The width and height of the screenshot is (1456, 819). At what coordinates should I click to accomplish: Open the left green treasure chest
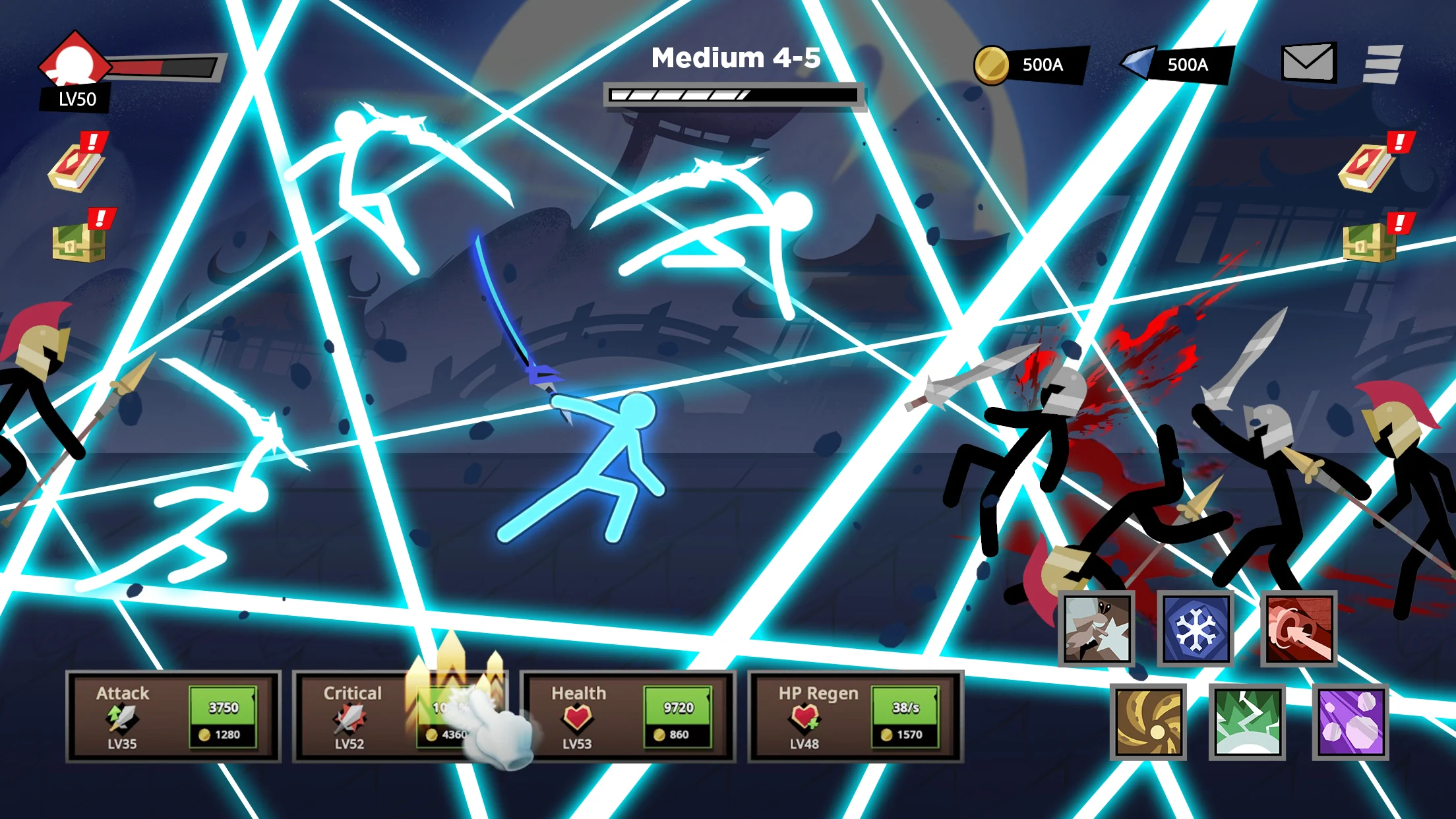click(79, 240)
